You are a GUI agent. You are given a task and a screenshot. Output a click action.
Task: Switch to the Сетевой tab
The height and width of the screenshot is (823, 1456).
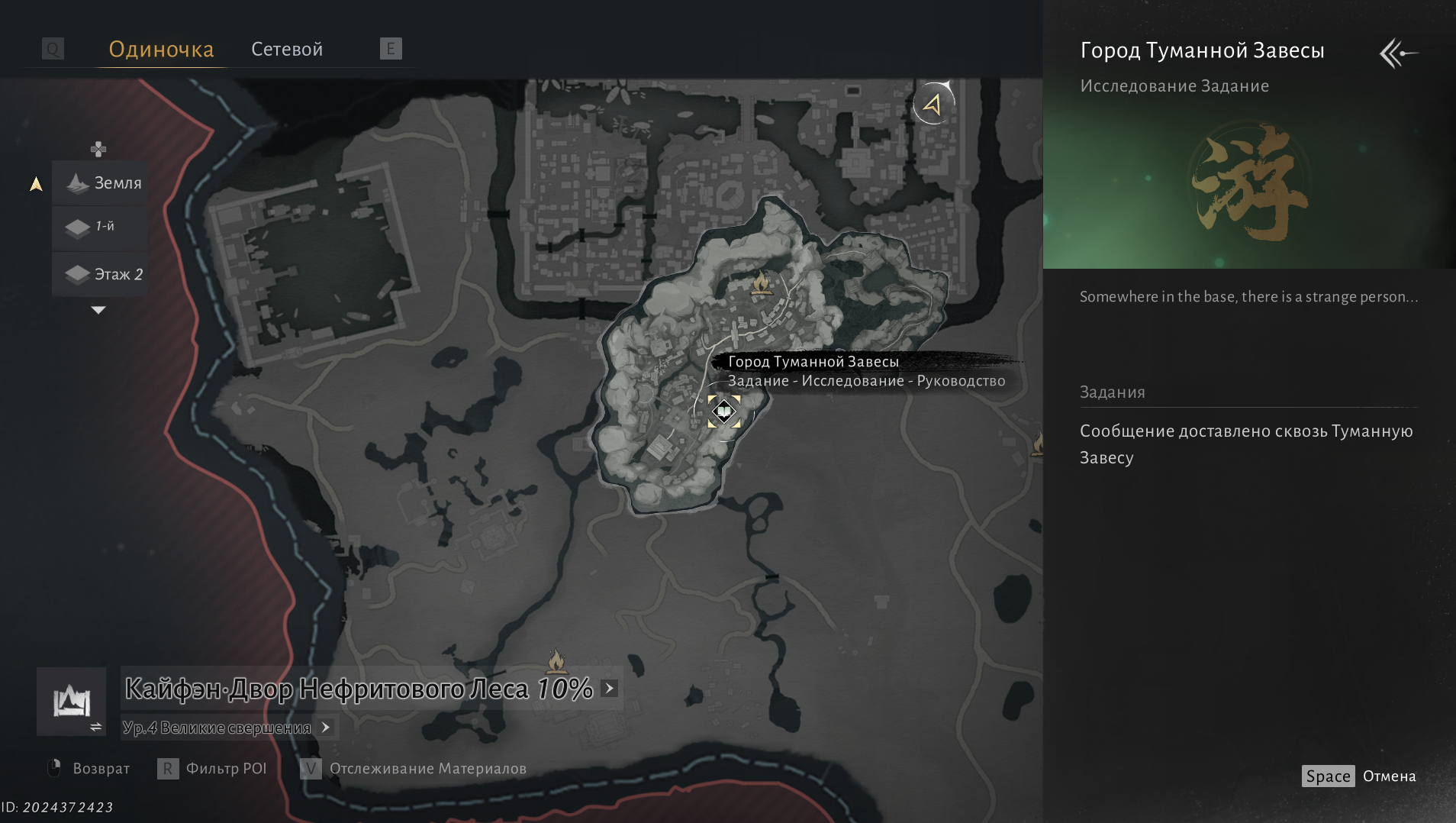pos(287,50)
